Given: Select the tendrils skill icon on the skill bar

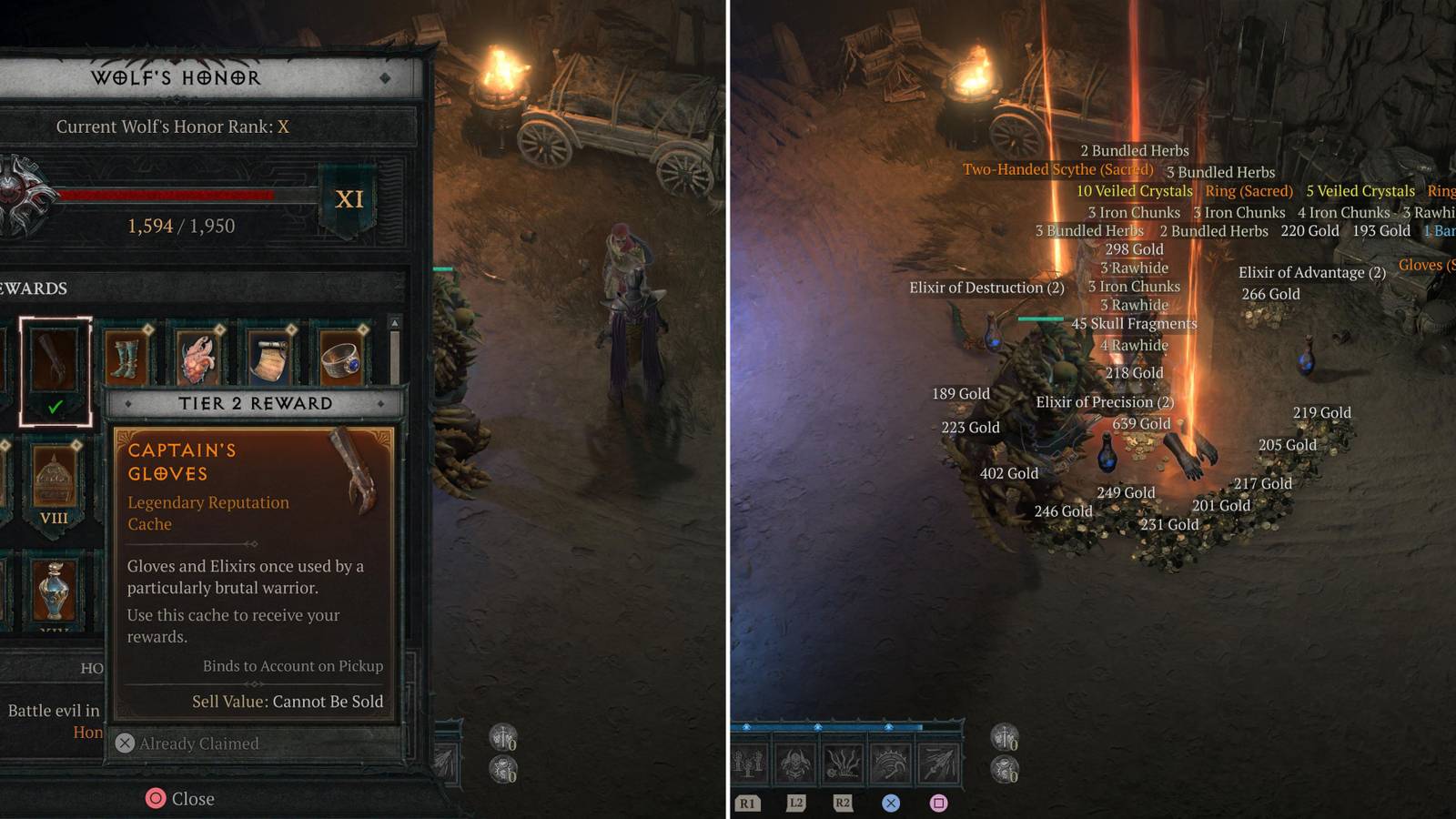Looking at the screenshot, I should coord(844,764).
